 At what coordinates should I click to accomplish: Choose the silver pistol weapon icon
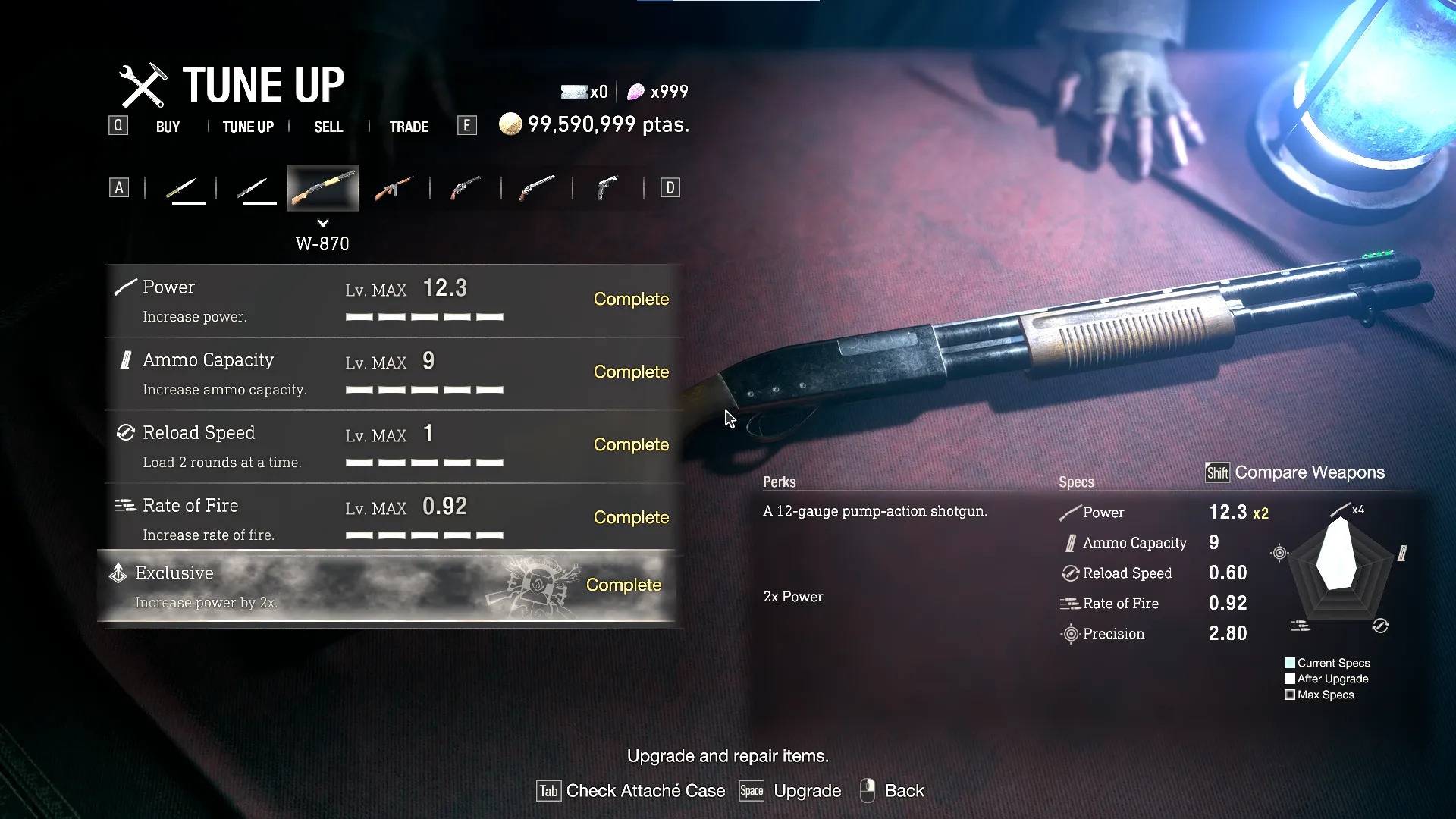click(x=608, y=188)
